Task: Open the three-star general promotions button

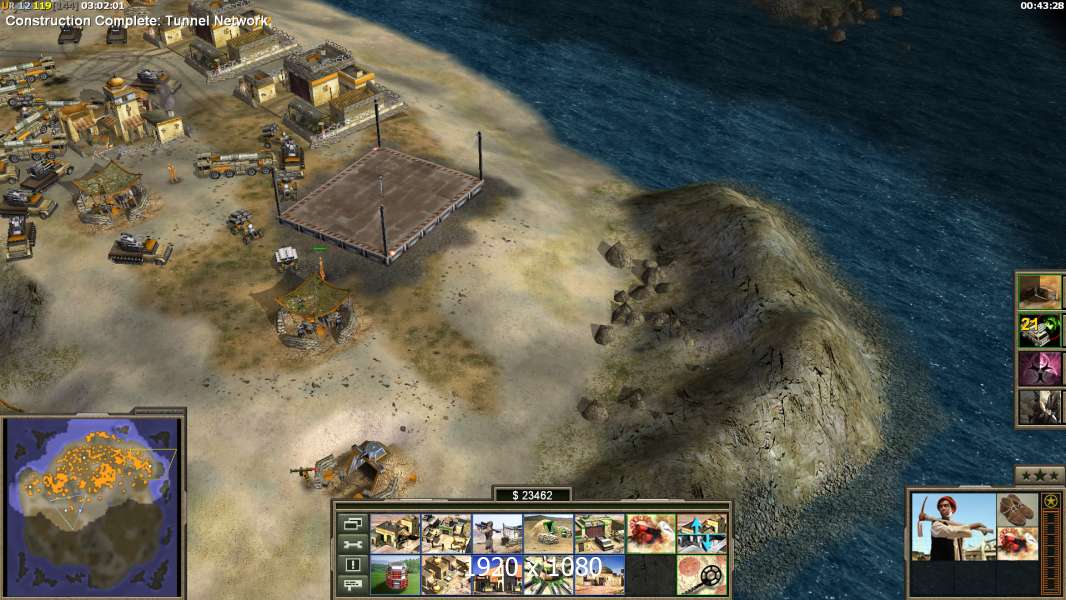Action: (1039, 475)
